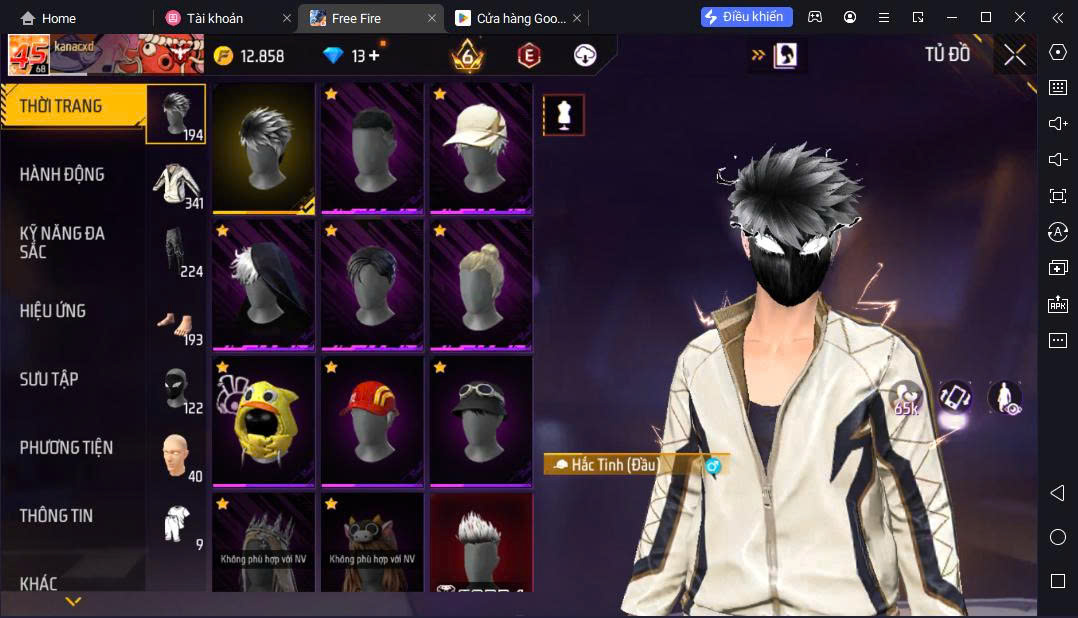Close the Tủ Đồ wardrobe screen

click(x=1015, y=56)
